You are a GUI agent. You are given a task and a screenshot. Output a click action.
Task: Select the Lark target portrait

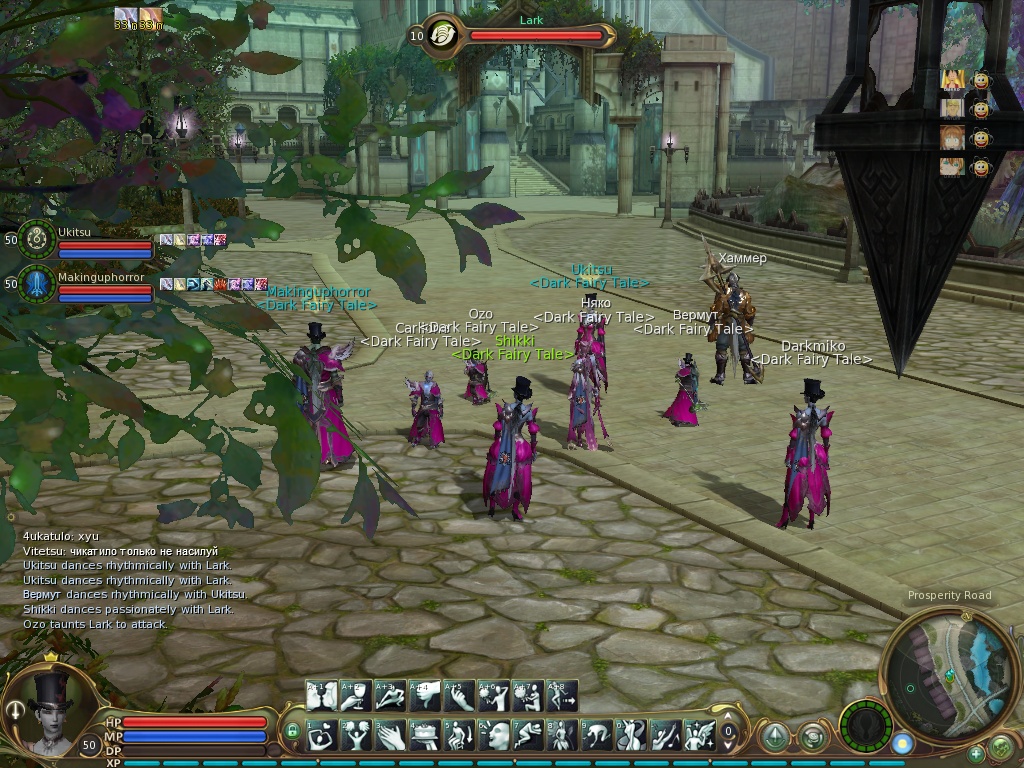click(x=441, y=35)
